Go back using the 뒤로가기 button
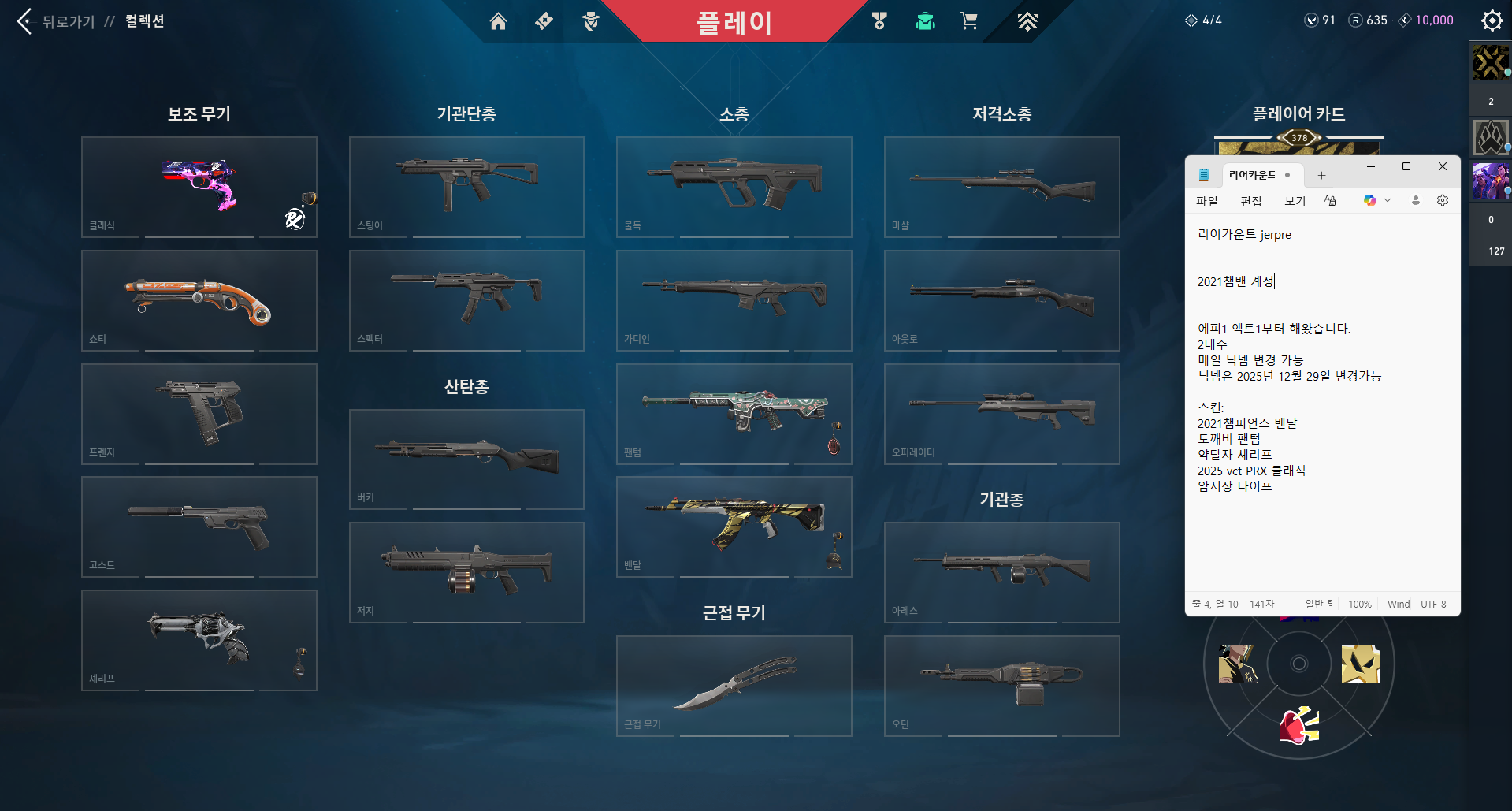 click(55, 21)
